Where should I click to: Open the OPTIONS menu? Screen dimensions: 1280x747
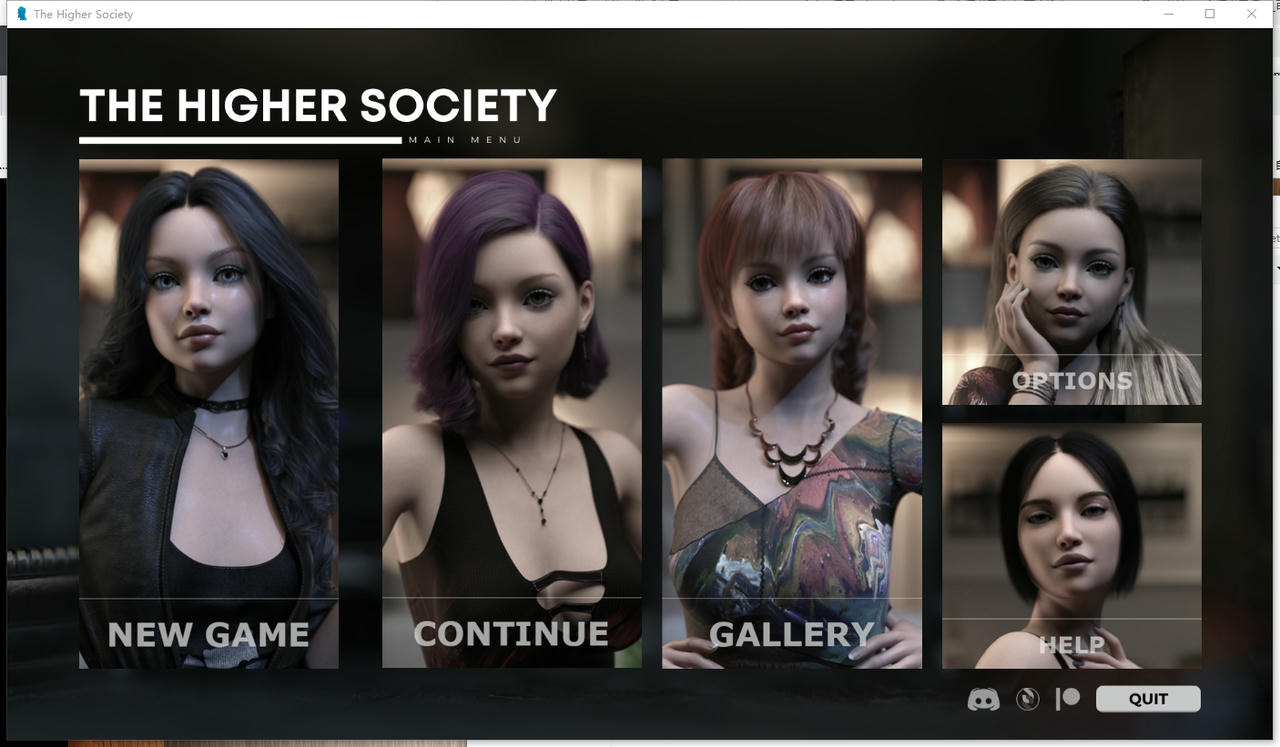click(x=1071, y=380)
